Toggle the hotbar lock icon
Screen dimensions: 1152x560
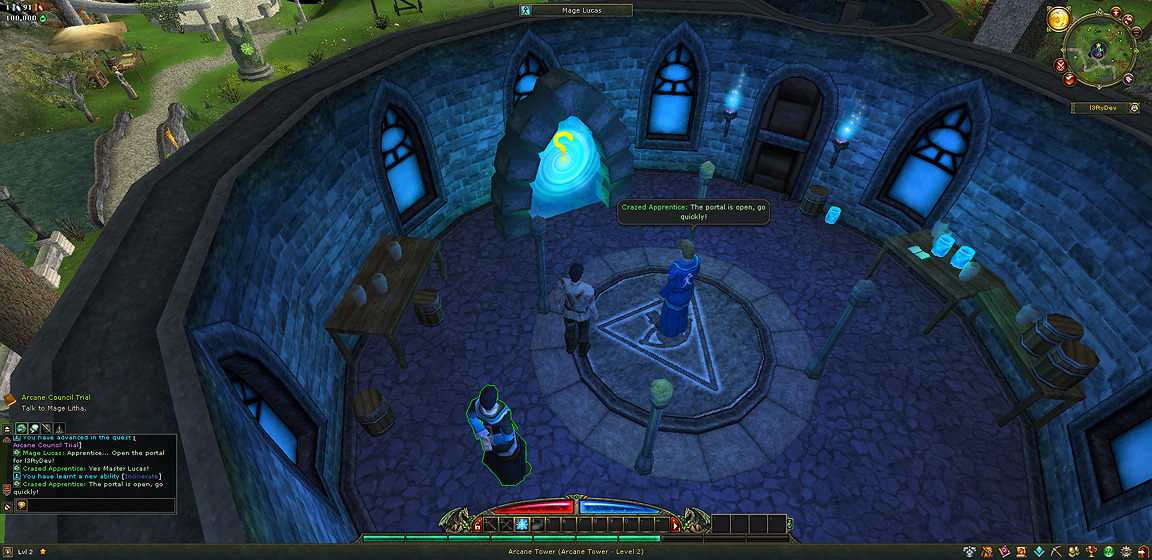[x=477, y=524]
